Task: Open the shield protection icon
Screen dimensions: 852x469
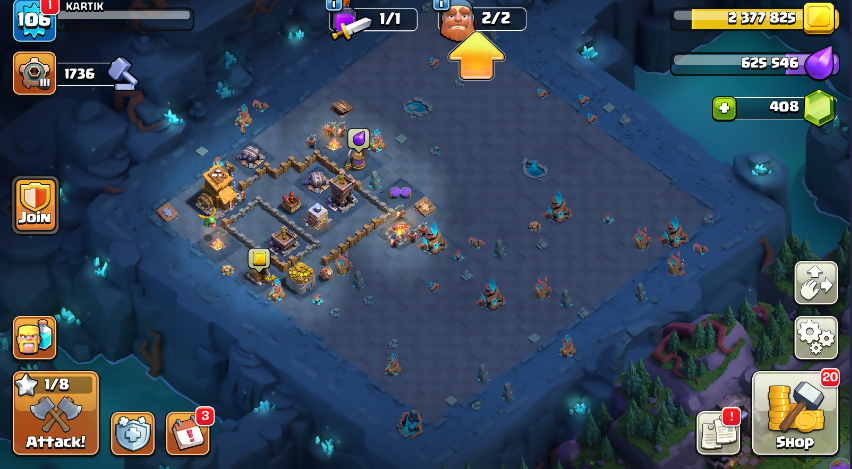Action: (x=133, y=433)
